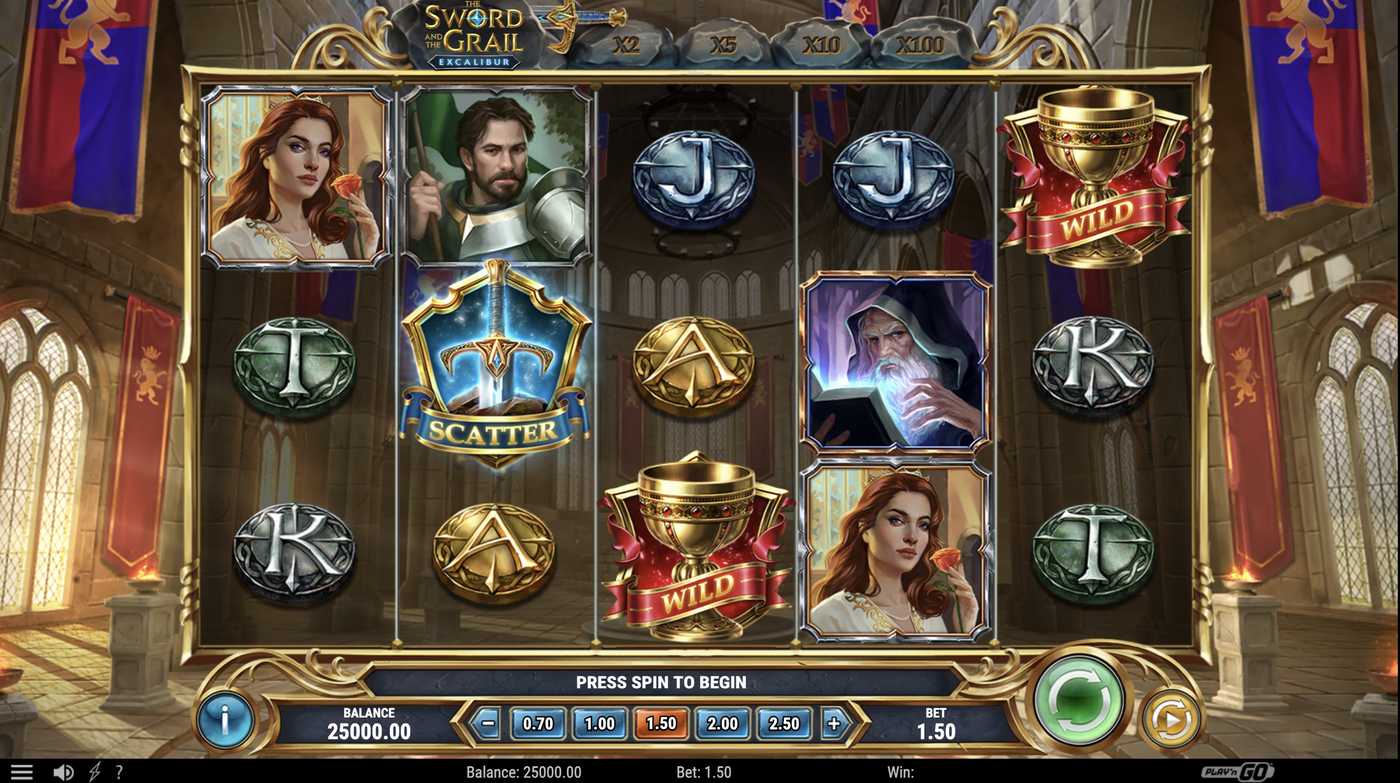
Task: Choose the 2.50 bet chip
Action: [x=784, y=723]
